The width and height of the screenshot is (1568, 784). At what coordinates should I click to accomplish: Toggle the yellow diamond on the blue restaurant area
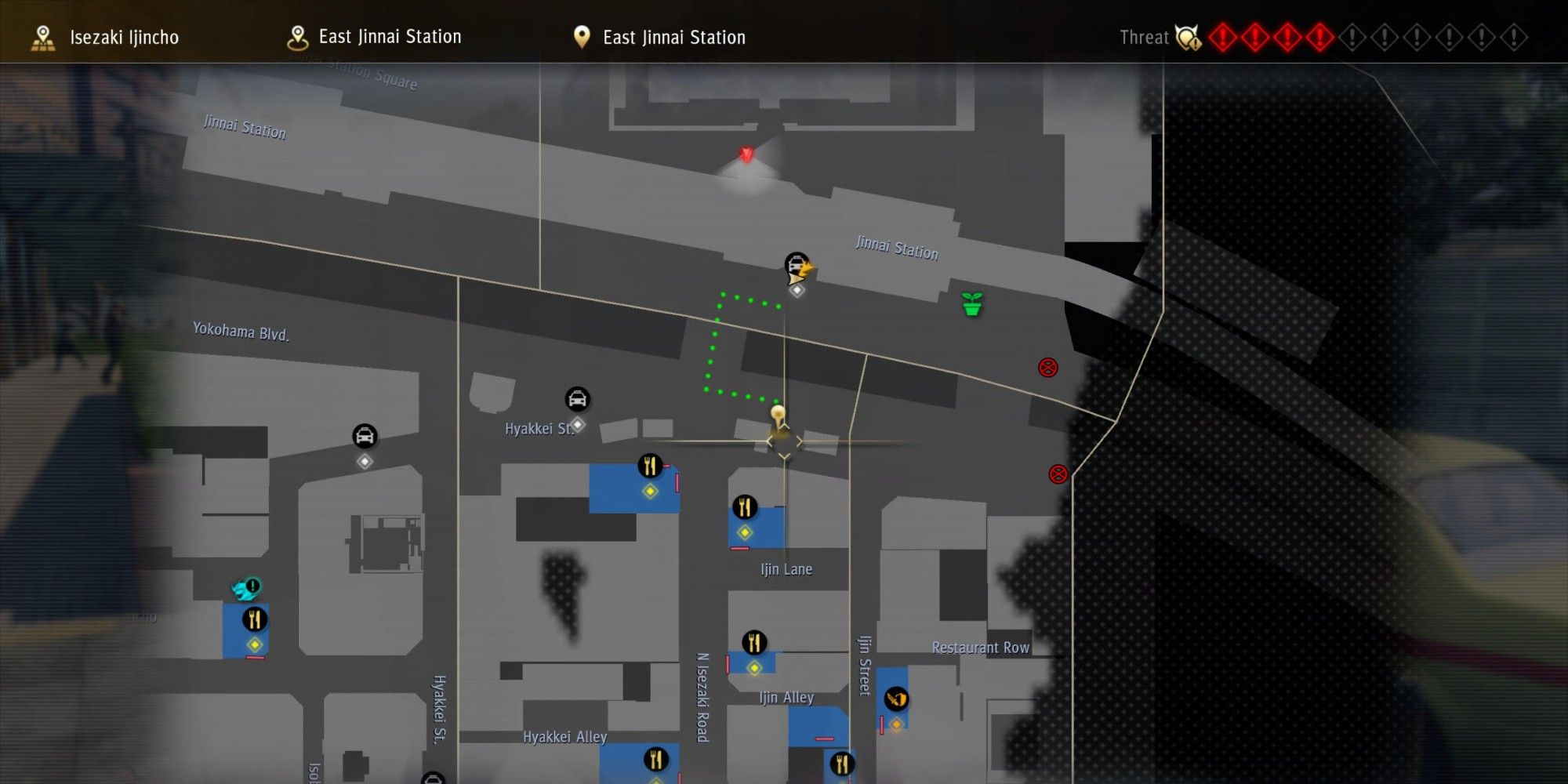tap(648, 492)
